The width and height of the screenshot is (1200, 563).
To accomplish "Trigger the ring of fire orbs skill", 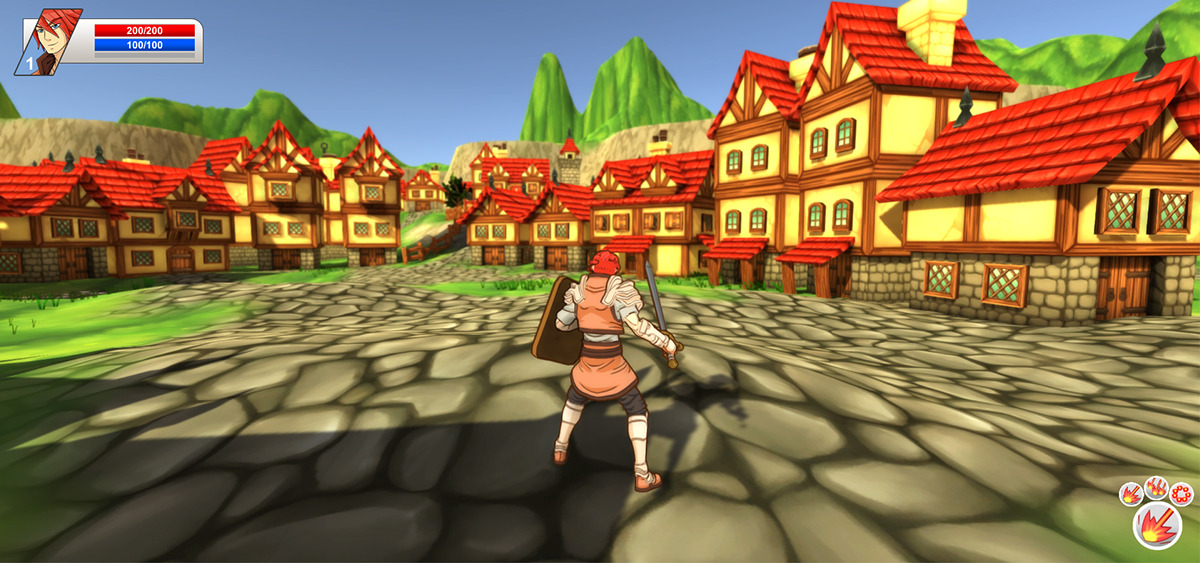I will point(1182,493).
